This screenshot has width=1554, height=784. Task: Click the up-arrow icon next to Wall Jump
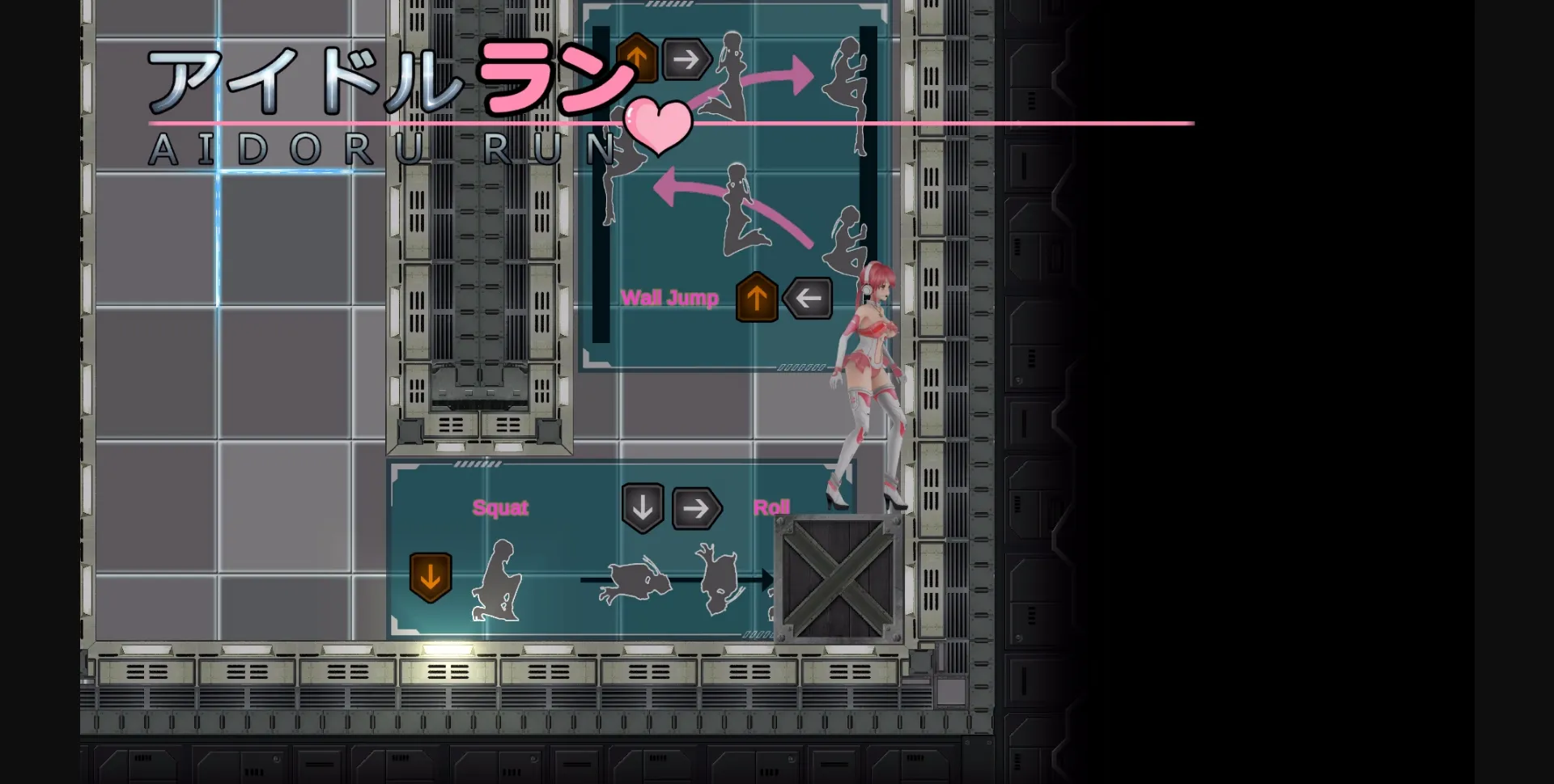coord(757,298)
